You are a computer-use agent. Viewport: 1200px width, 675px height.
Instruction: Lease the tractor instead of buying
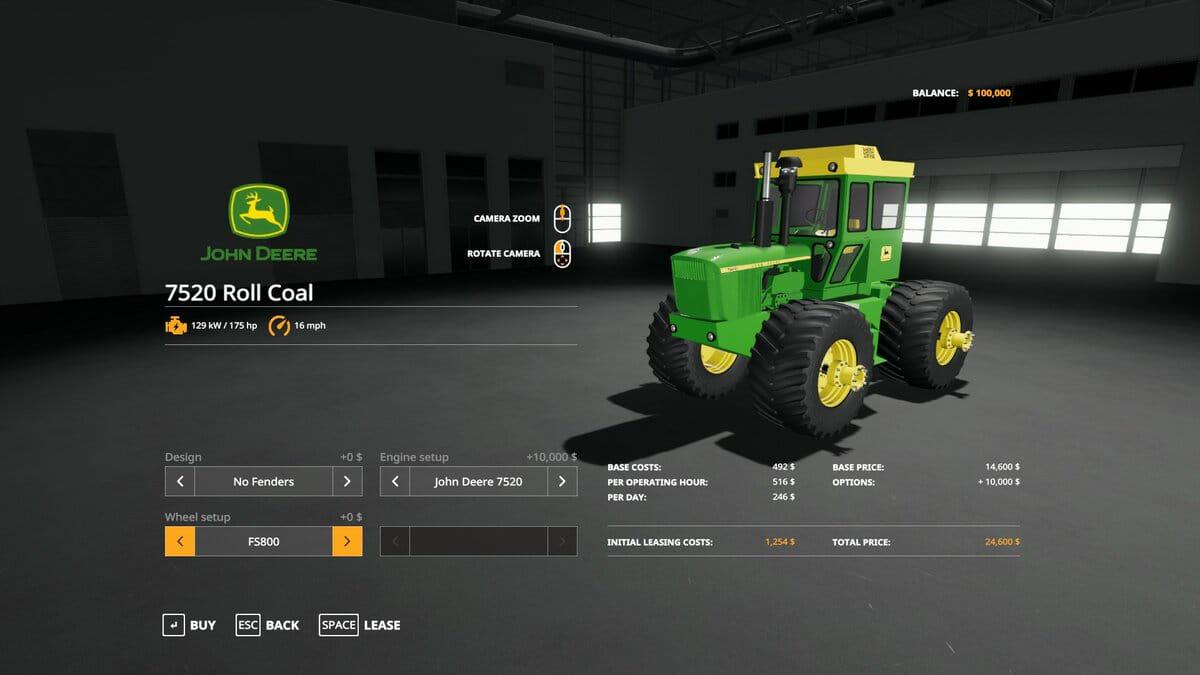point(360,625)
